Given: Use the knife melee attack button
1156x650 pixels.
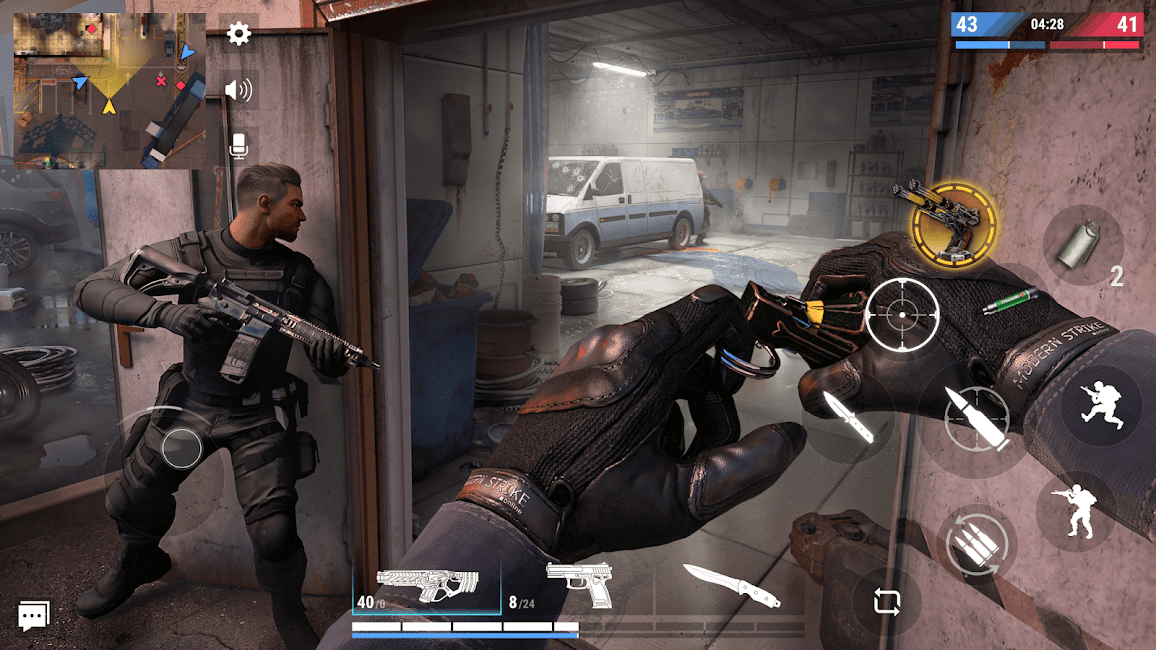Looking at the screenshot, I should click(x=849, y=417).
